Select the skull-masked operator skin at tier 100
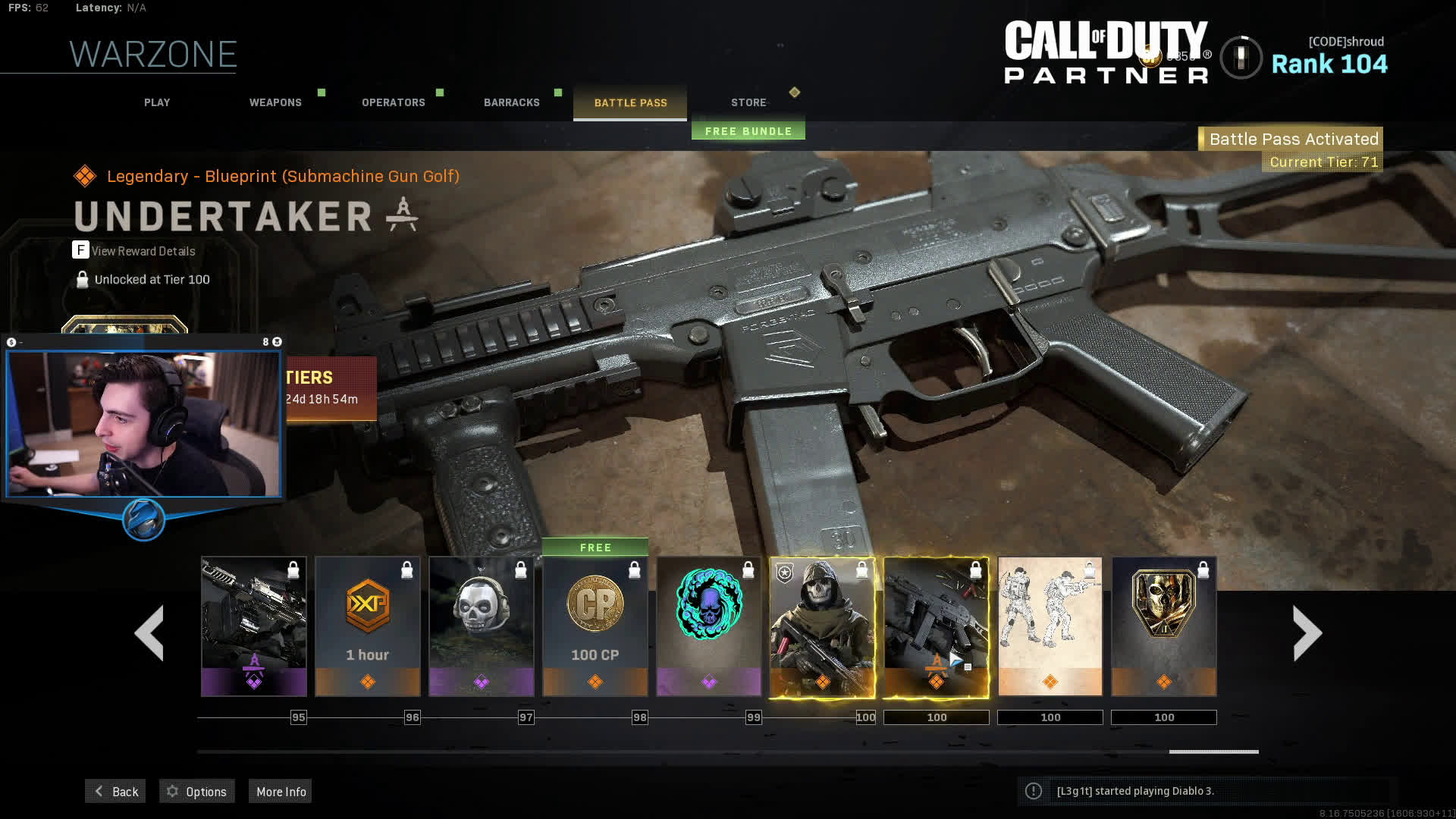The height and width of the screenshot is (819, 1456). [x=823, y=626]
